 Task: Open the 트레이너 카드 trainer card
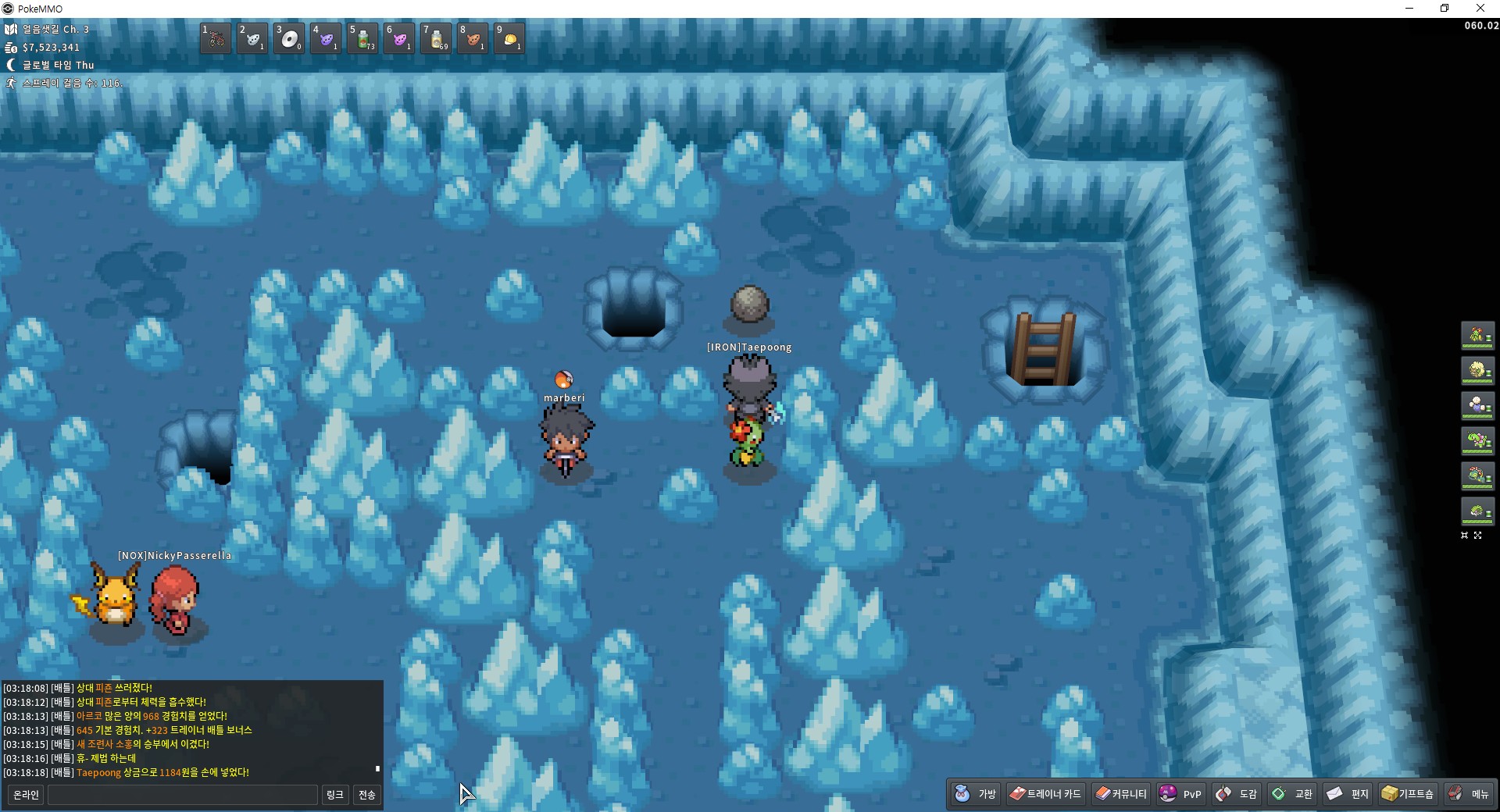[1045, 794]
